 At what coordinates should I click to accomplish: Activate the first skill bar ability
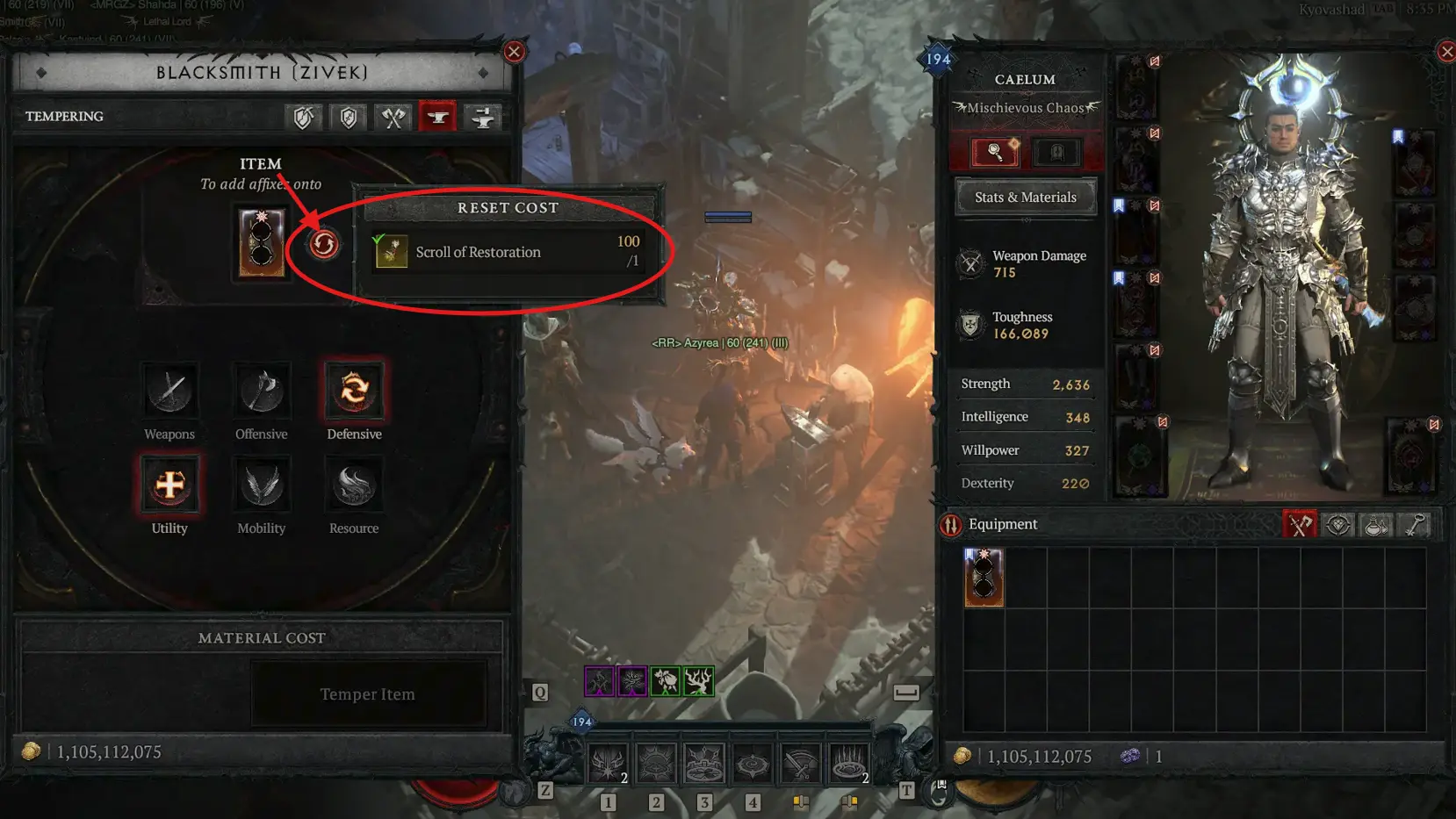pyautogui.click(x=608, y=764)
